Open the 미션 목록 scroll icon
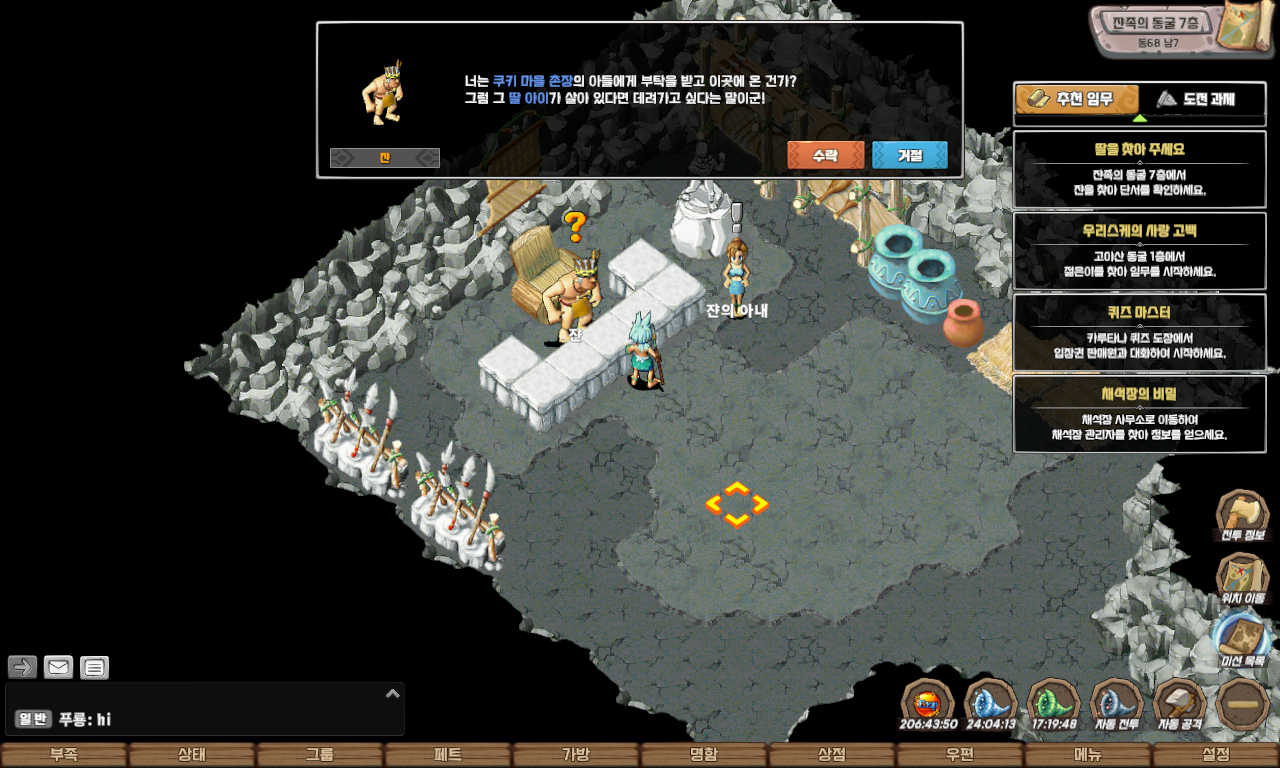The width and height of the screenshot is (1280, 768). click(x=1242, y=640)
